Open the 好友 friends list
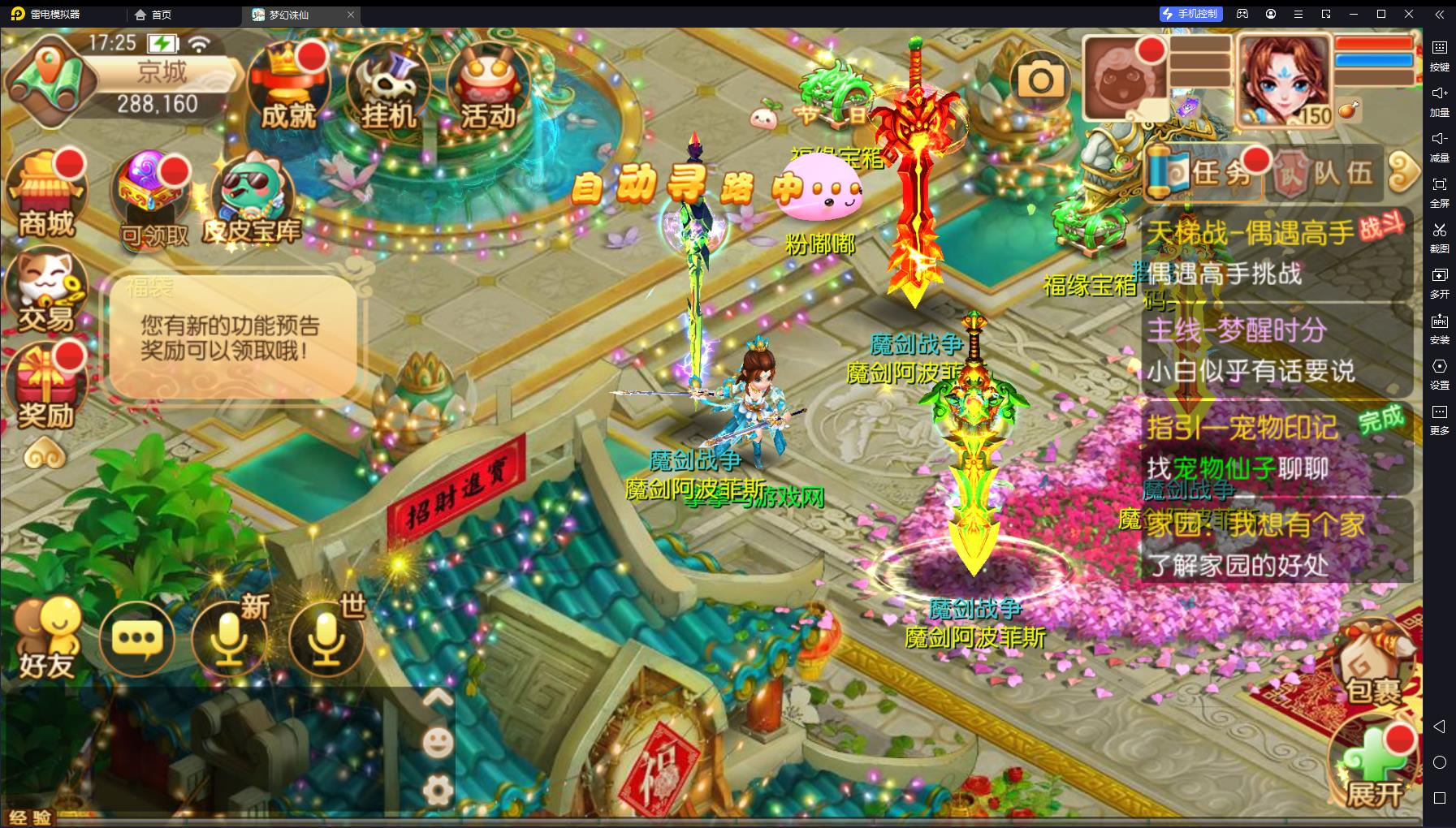Image resolution: width=1456 pixels, height=828 pixels. [47, 639]
